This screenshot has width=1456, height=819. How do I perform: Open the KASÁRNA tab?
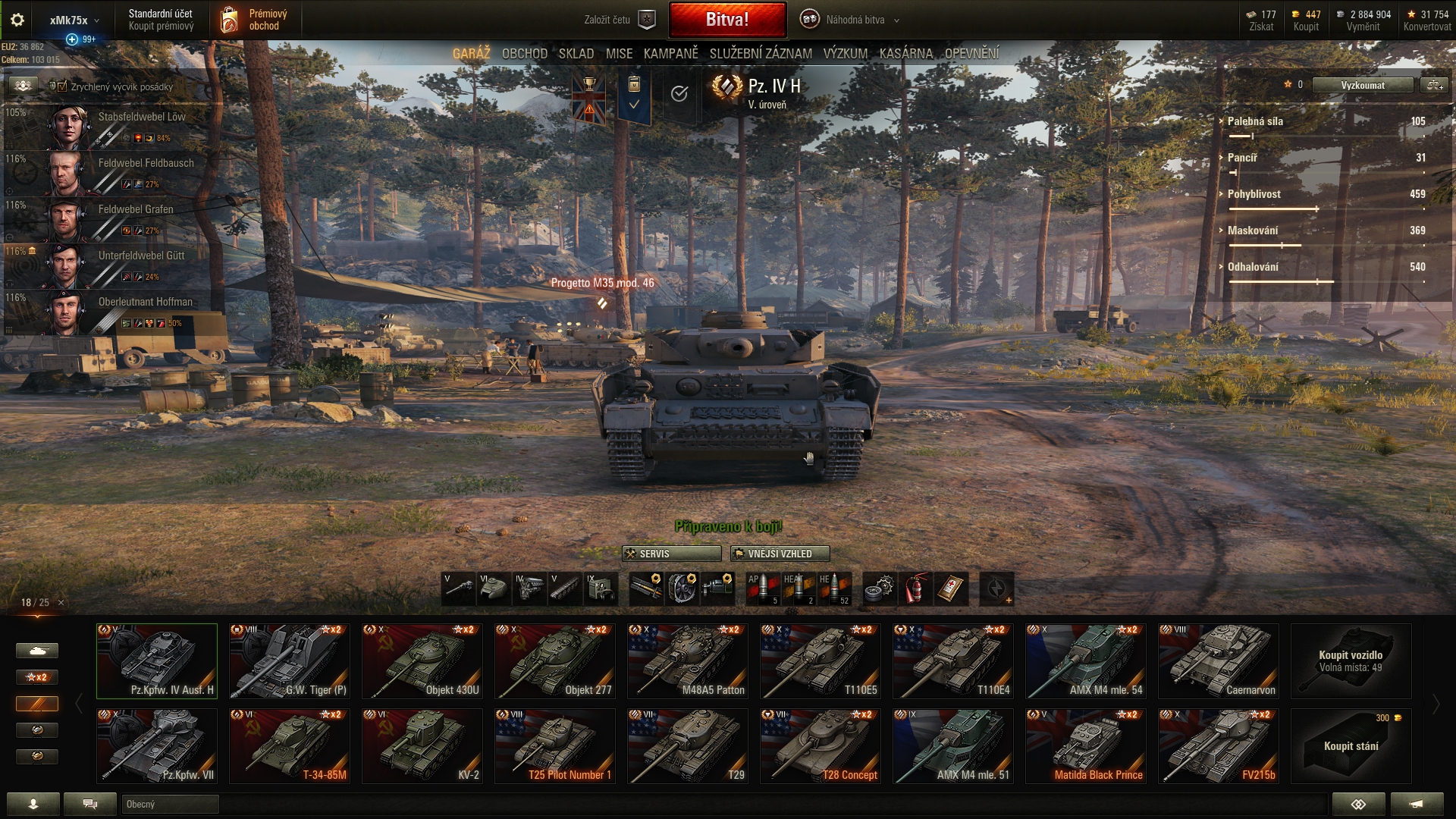[x=905, y=54]
